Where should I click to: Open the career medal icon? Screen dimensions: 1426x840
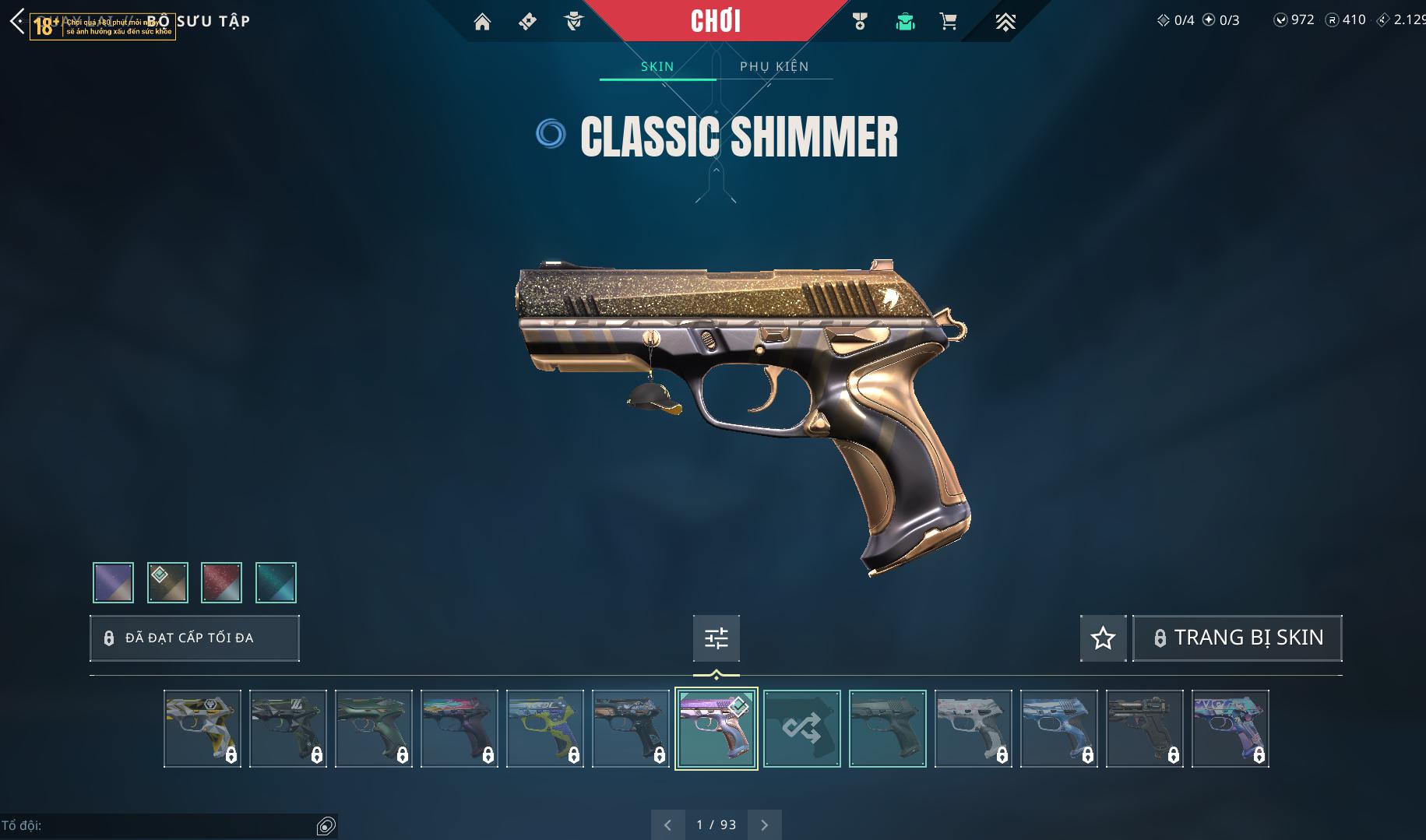(860, 22)
